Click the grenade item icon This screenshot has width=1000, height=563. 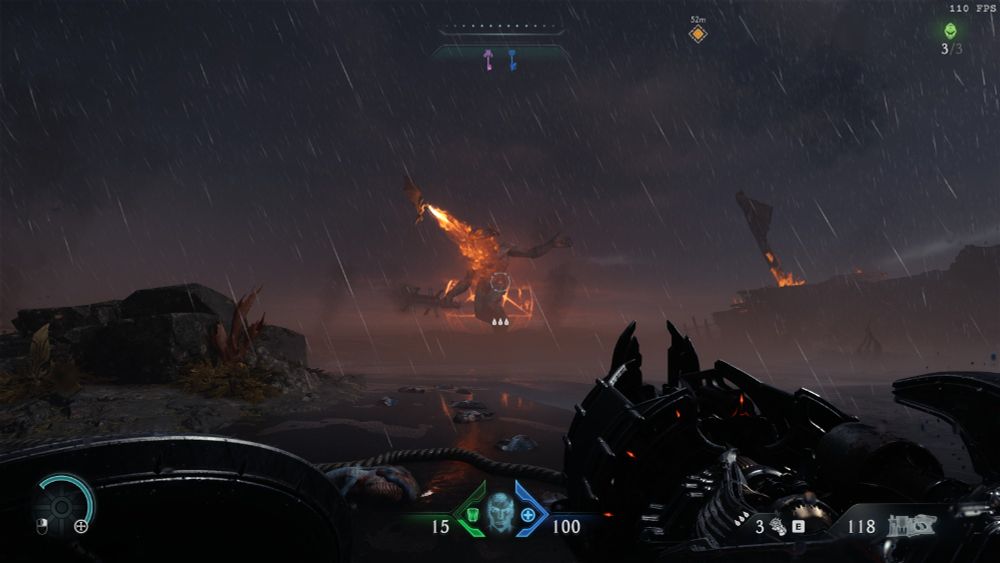(778, 526)
